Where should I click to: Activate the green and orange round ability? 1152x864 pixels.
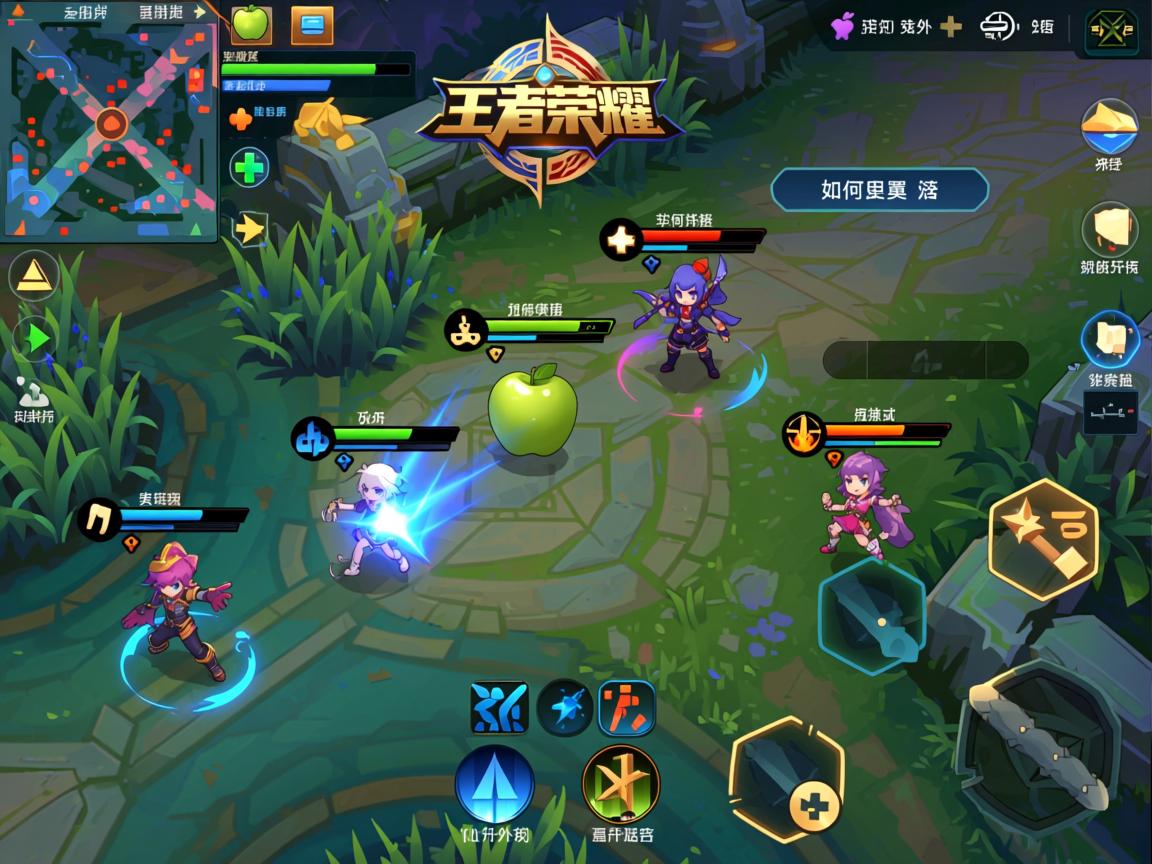(620, 784)
